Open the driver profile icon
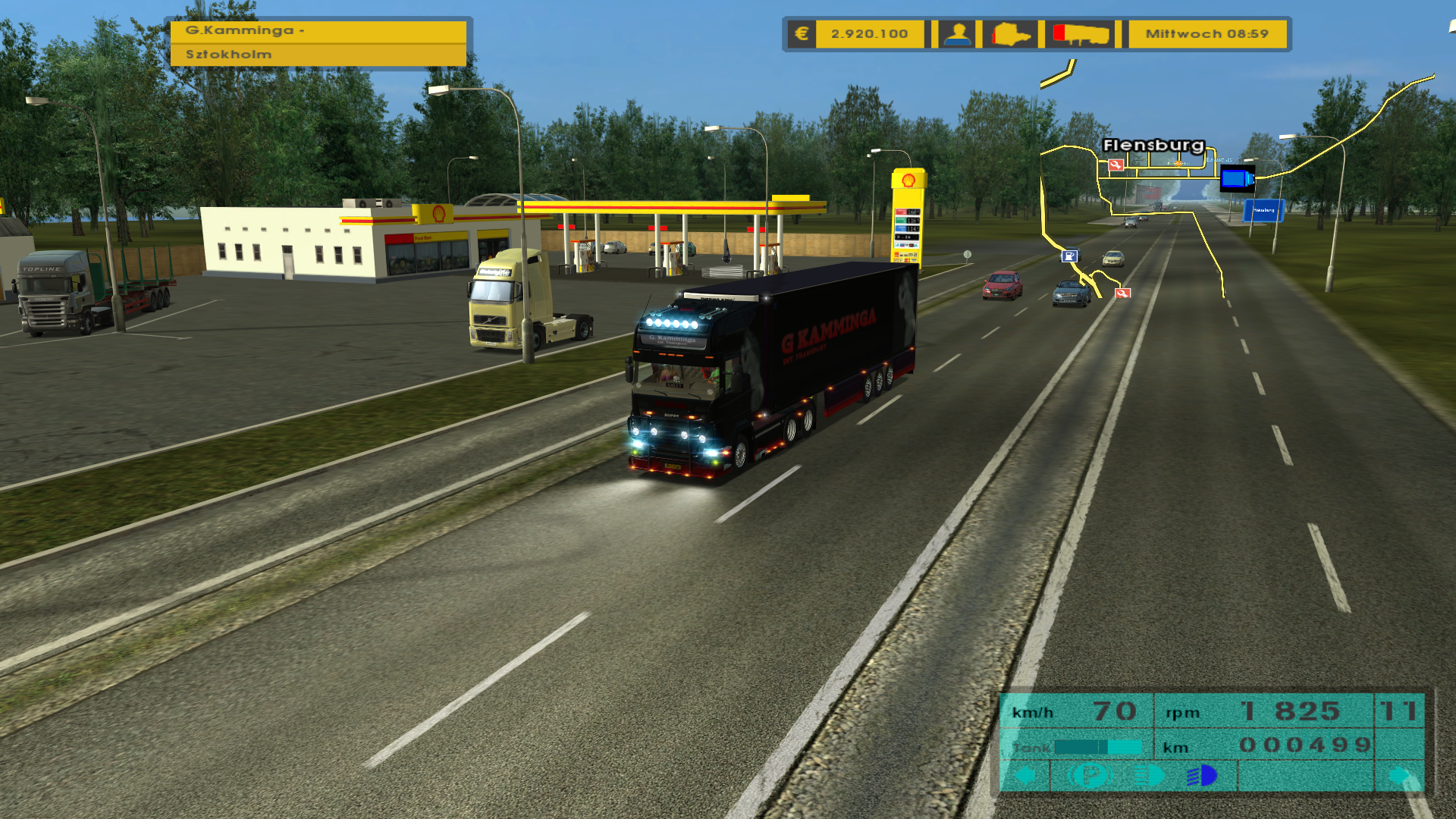This screenshot has width=1456, height=819. tap(958, 34)
